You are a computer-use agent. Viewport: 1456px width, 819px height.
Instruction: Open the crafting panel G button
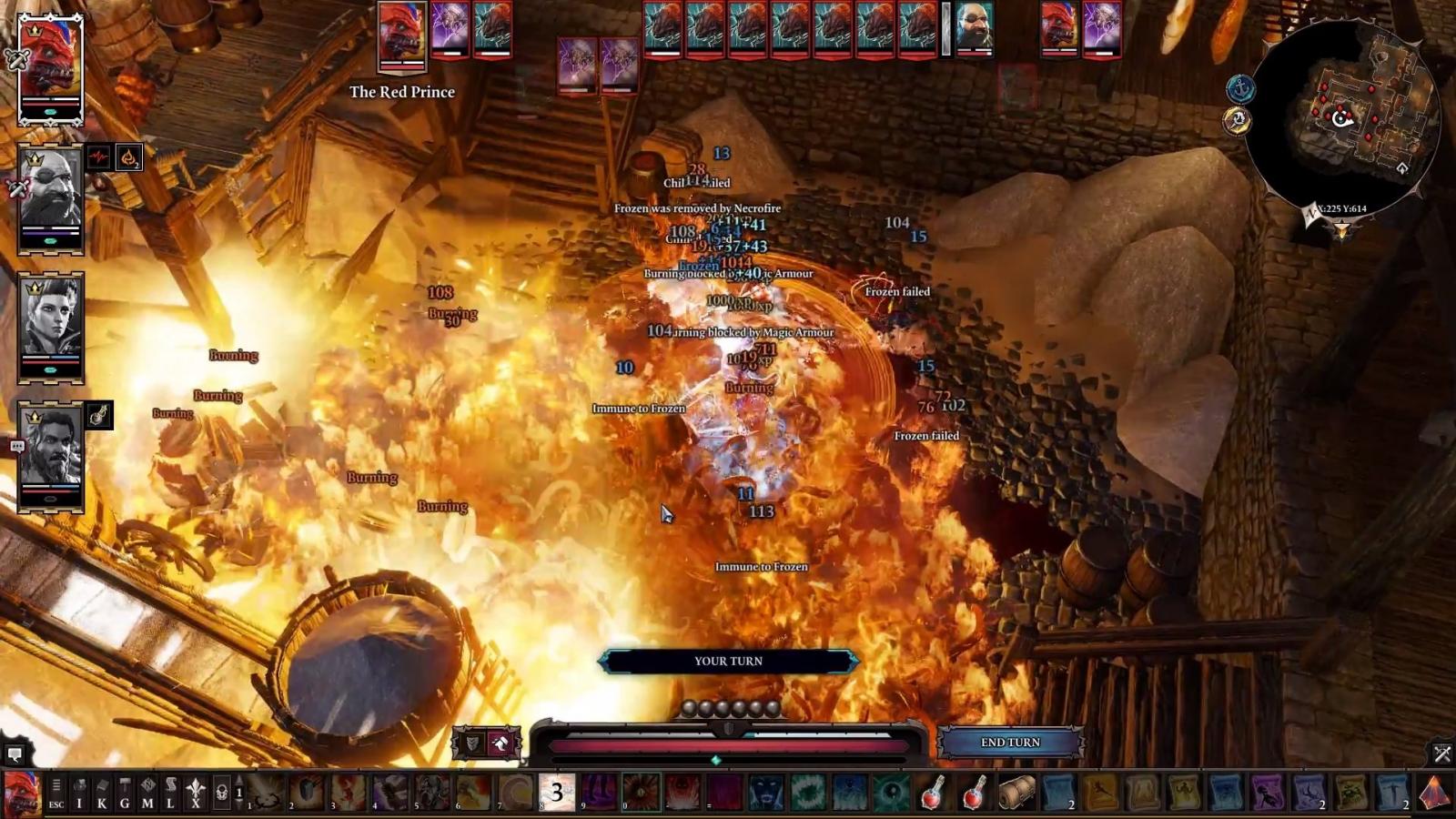(125, 794)
